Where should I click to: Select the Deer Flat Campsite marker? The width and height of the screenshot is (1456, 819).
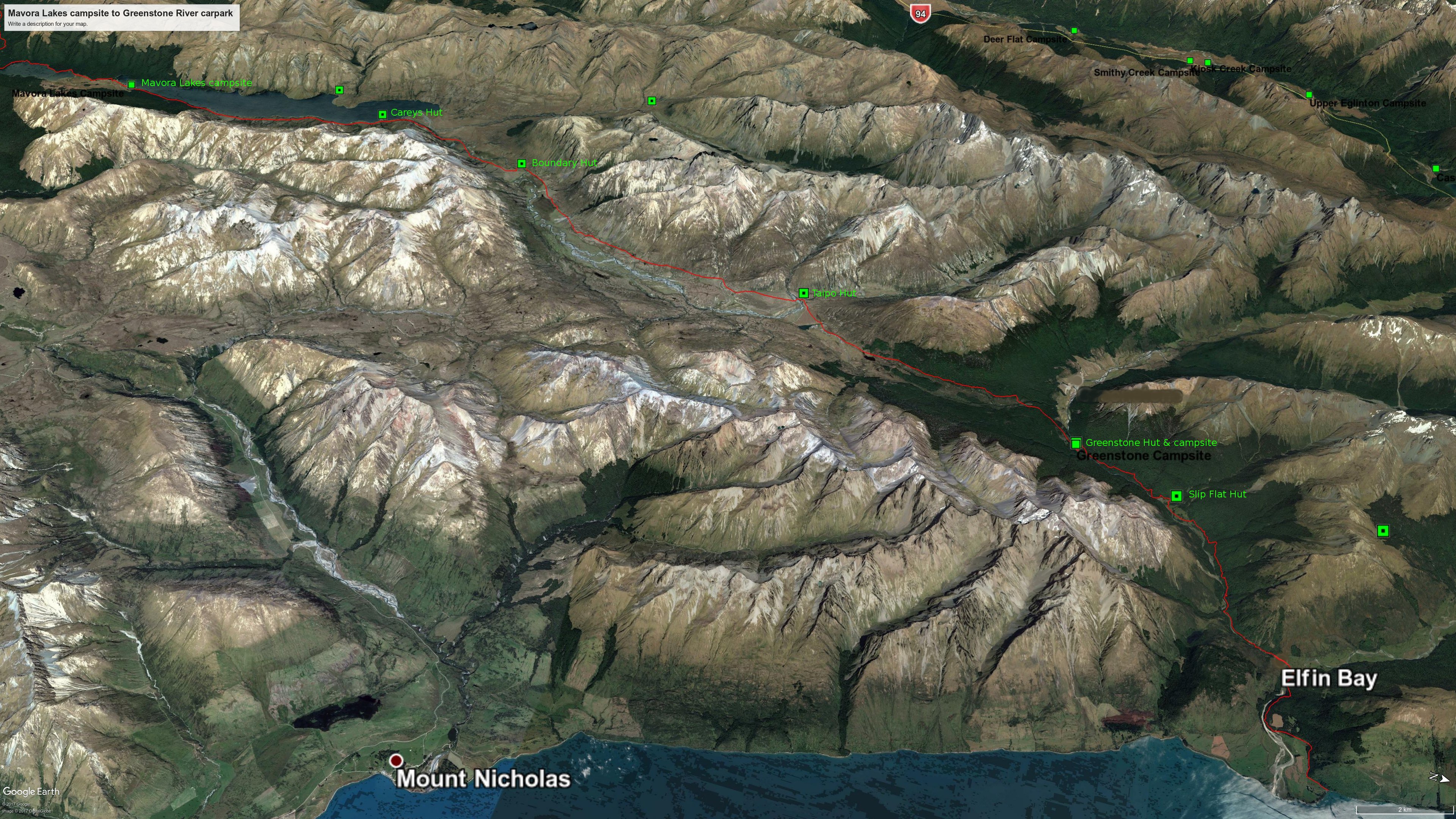[x=1074, y=31]
